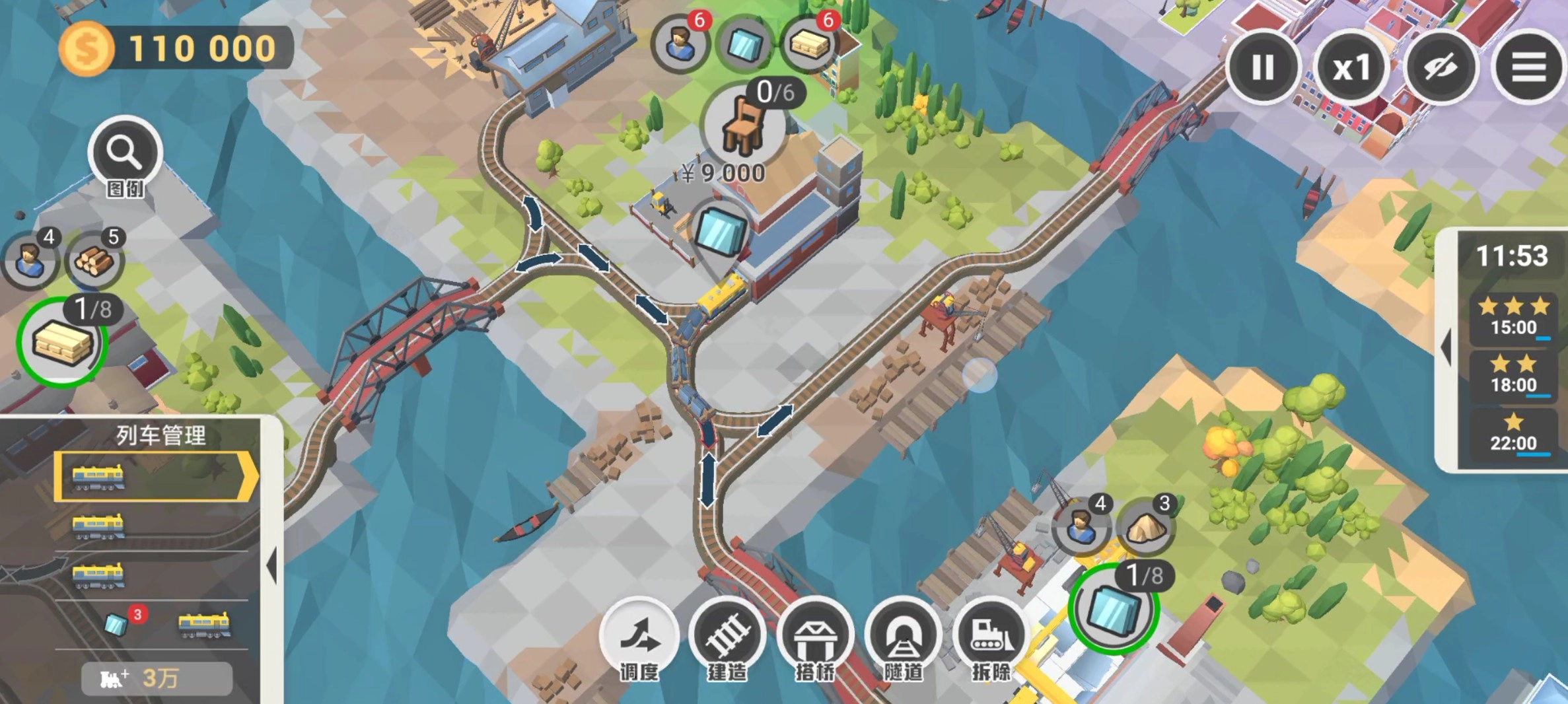This screenshot has height=704, width=1568.
Task: Select the highlighted first train in list
Action: click(x=156, y=476)
